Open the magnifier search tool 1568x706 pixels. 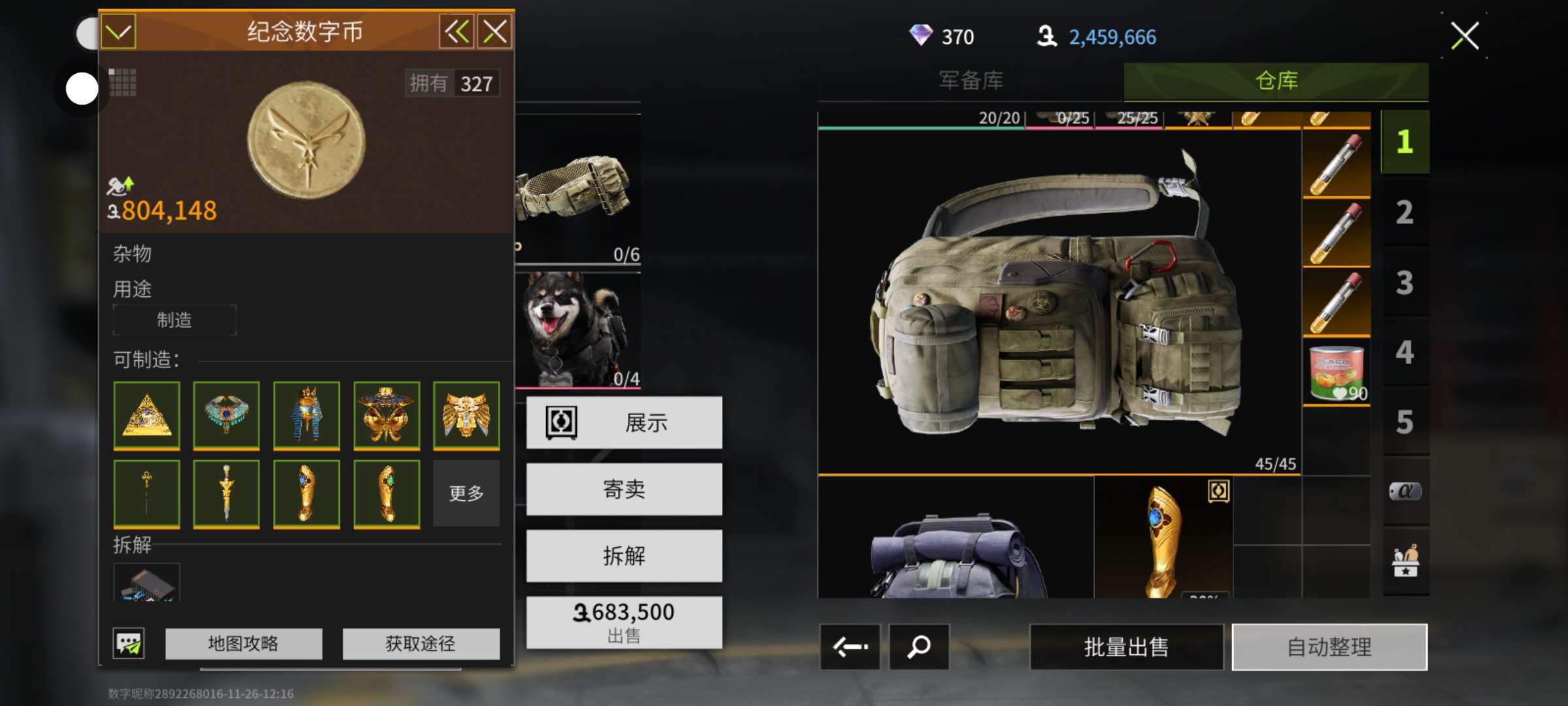tap(919, 647)
